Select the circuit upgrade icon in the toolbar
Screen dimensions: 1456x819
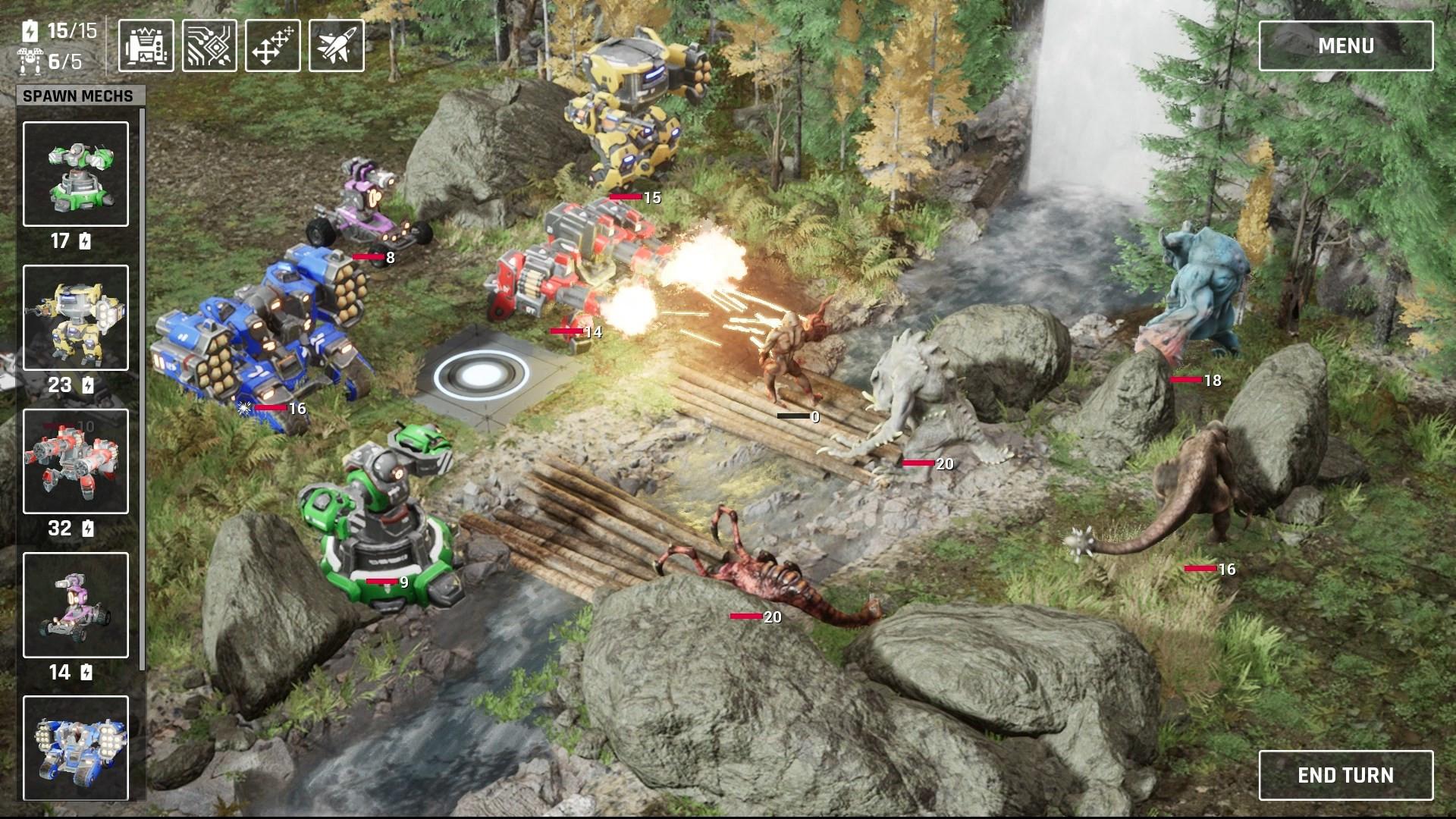(211, 45)
